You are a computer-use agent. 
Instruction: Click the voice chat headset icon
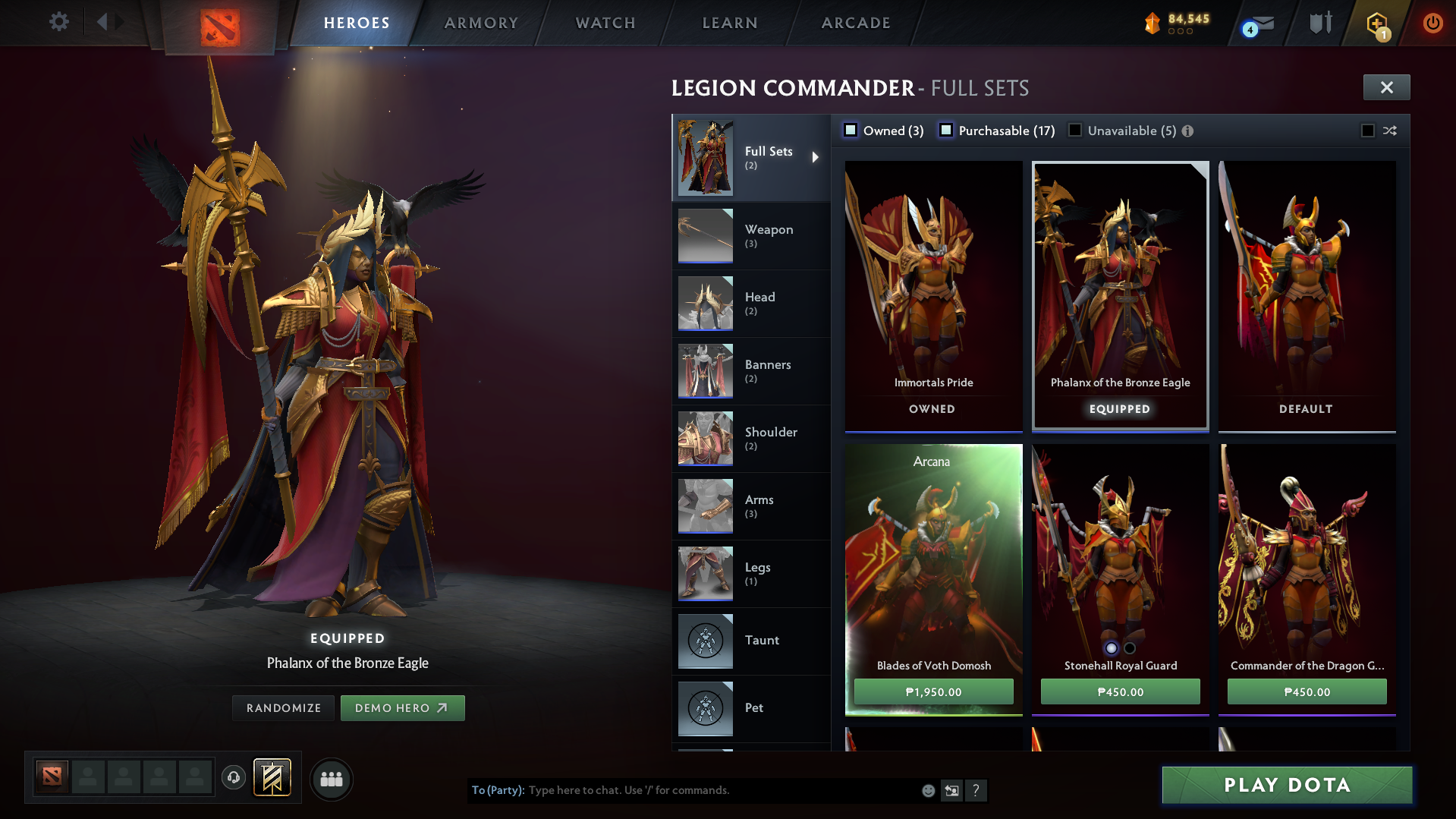coord(234,779)
